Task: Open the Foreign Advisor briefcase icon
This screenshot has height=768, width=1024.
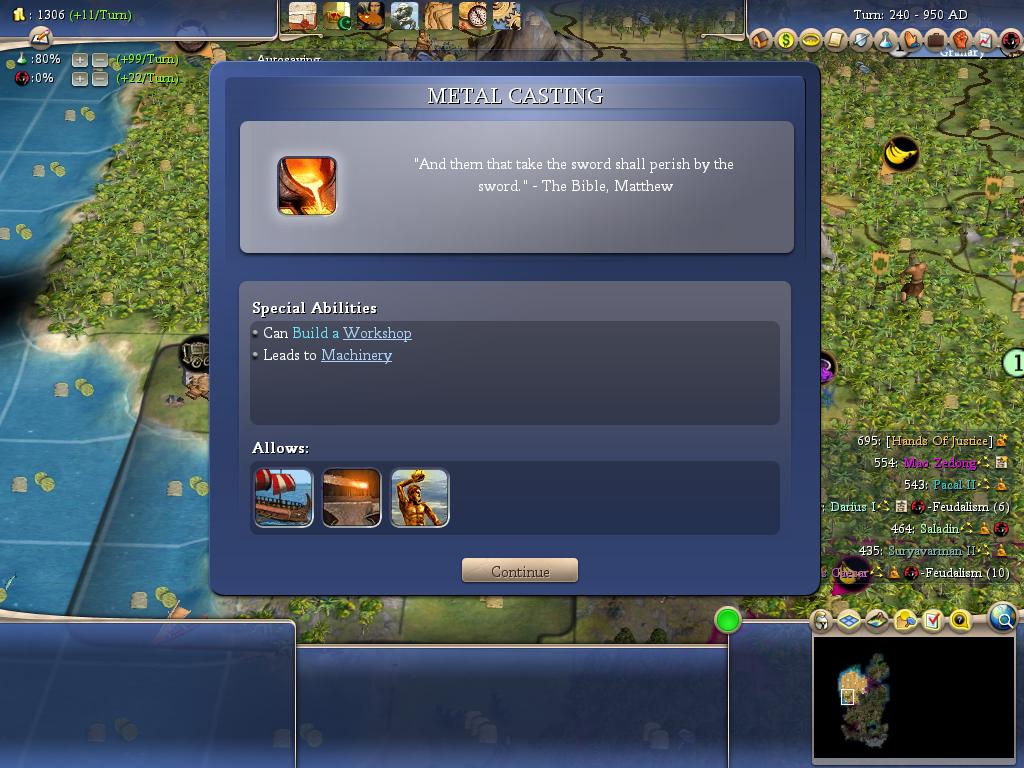Action: point(936,40)
